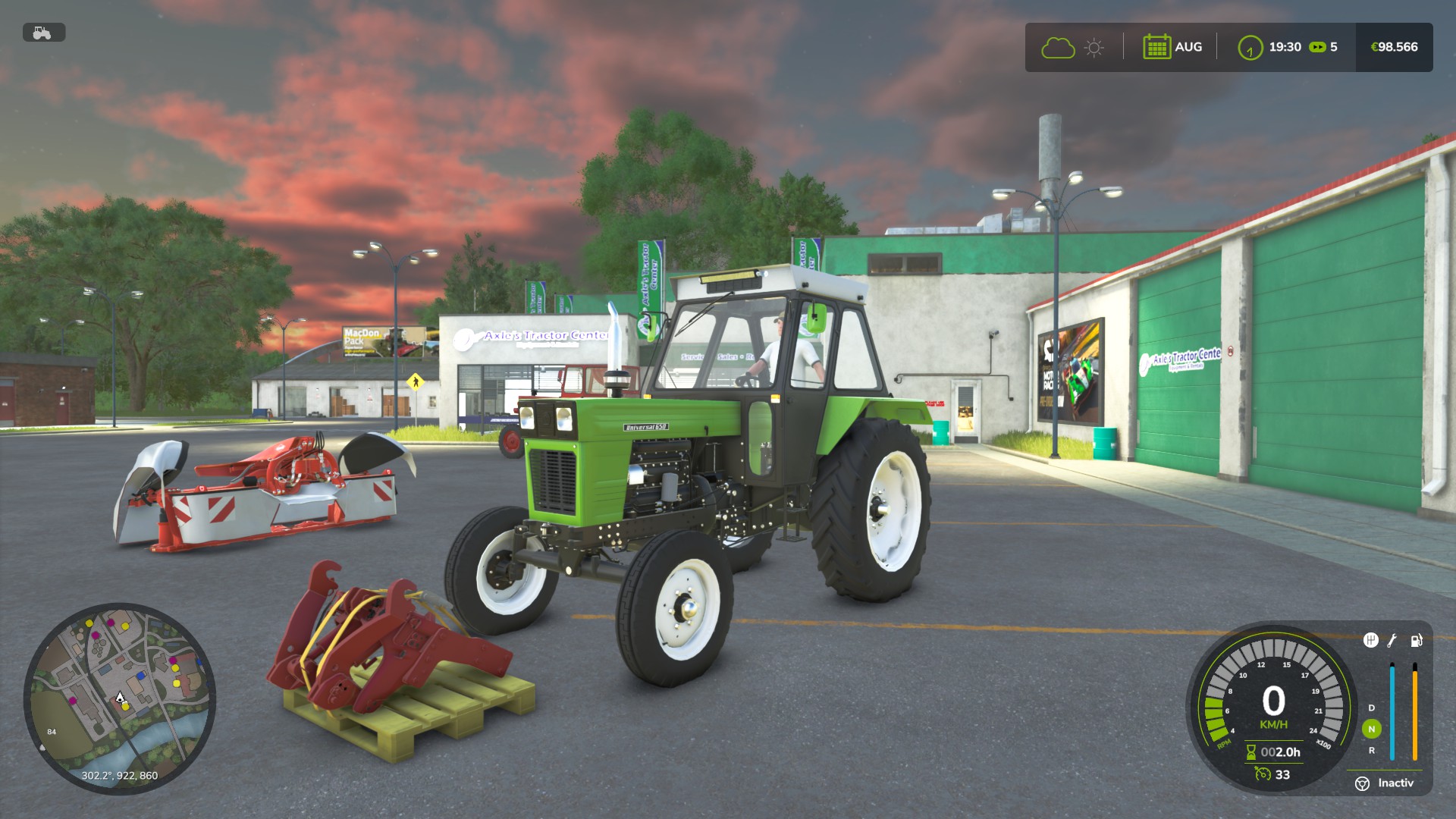Select the fuel pump indicator icon

tap(1417, 641)
